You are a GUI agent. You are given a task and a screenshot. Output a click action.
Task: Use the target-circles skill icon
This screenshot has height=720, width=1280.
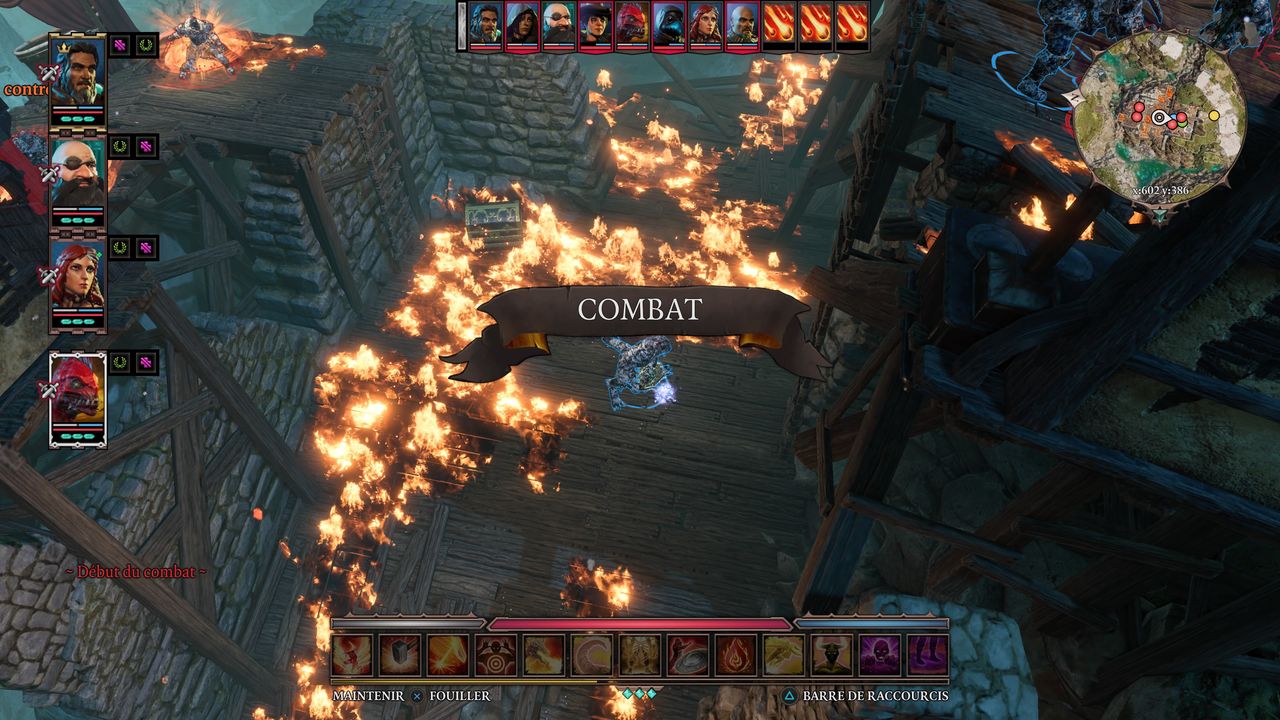tap(495, 655)
